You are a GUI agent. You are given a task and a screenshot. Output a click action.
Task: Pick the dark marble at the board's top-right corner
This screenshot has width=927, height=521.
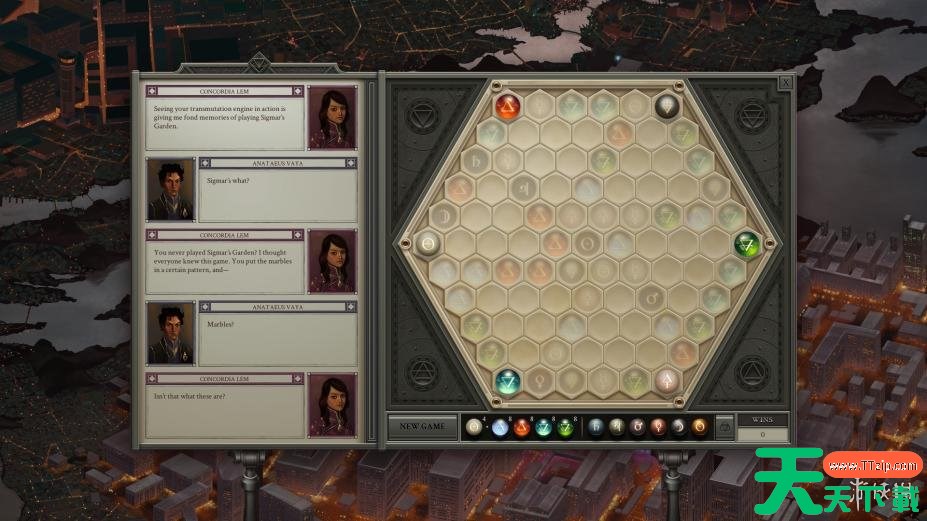click(667, 106)
